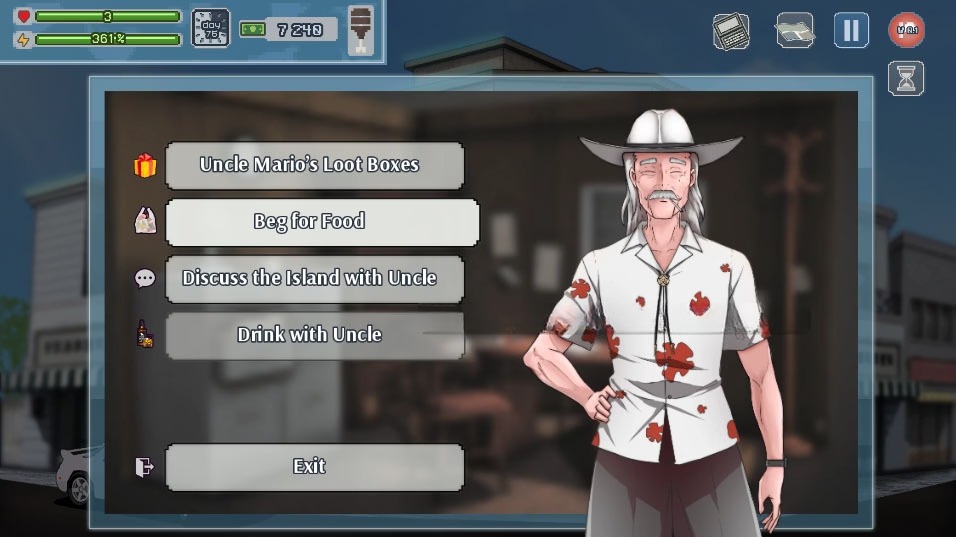
Task: Click the brown punching bag icon
Action: 360,29
